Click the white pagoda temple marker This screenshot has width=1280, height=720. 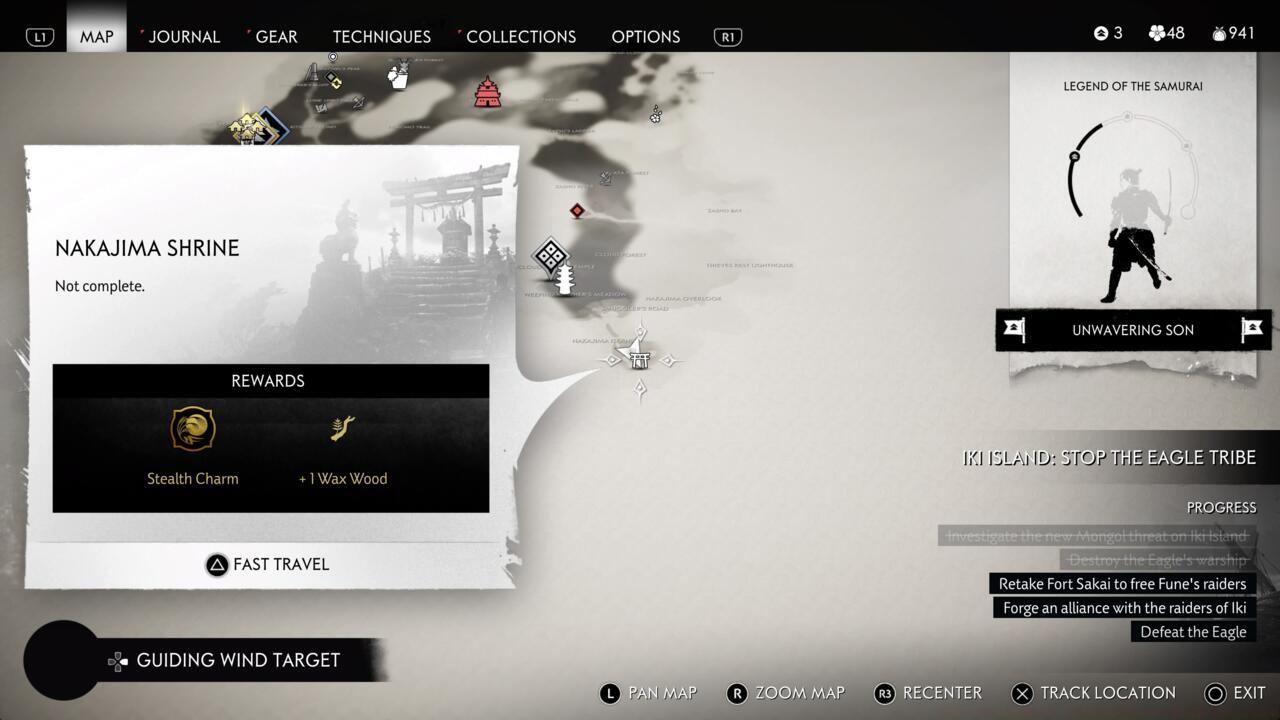[565, 280]
